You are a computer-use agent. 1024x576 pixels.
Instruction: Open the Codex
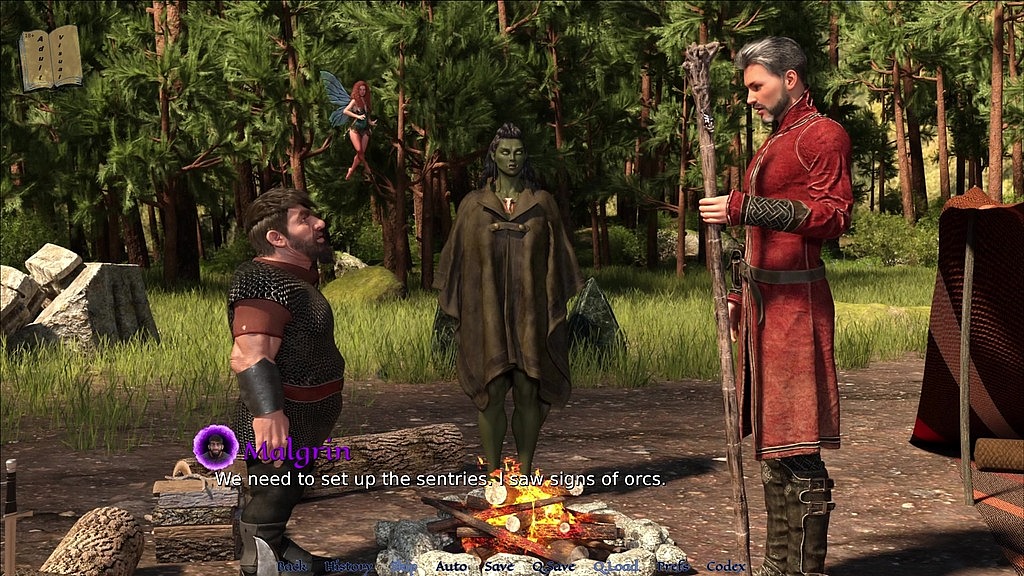[x=726, y=566]
